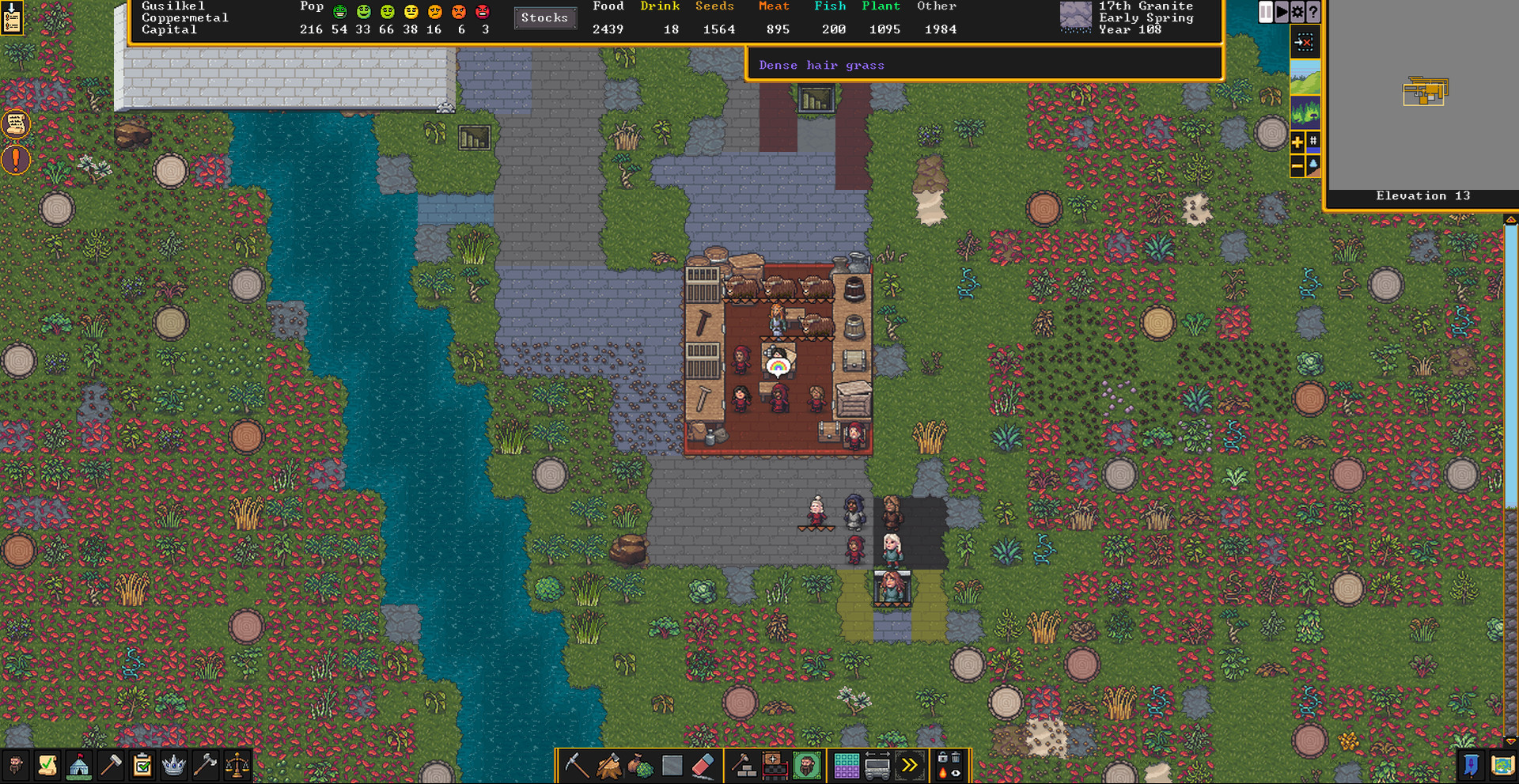Select the chop trees axe tool
The width and height of the screenshot is (1519, 784).
(608, 764)
